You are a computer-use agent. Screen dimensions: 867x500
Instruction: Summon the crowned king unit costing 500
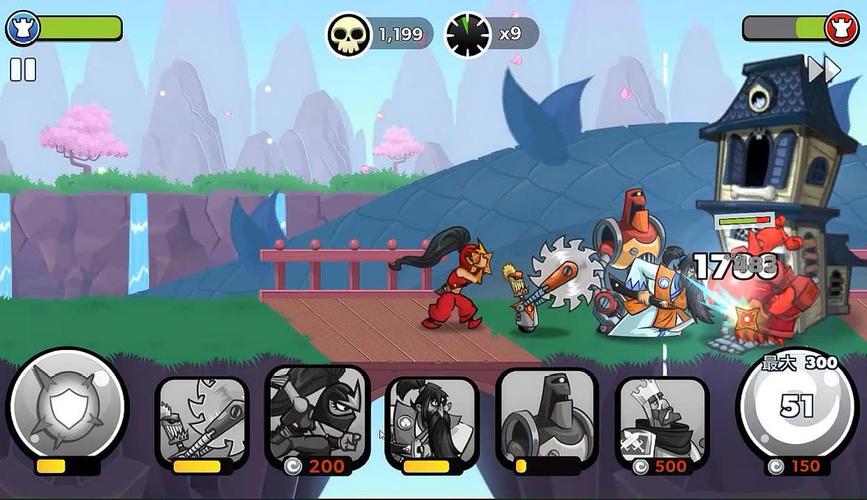tap(662, 419)
